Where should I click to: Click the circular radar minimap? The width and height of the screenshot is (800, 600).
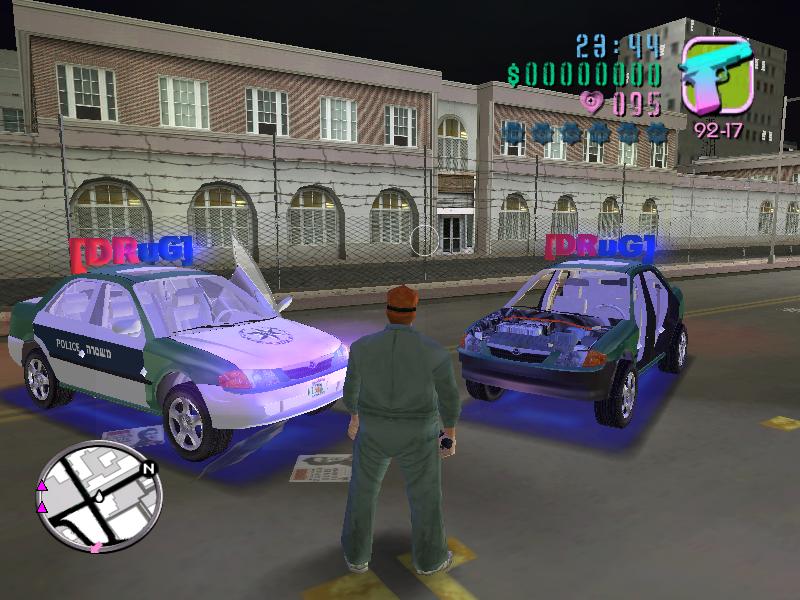pos(98,497)
